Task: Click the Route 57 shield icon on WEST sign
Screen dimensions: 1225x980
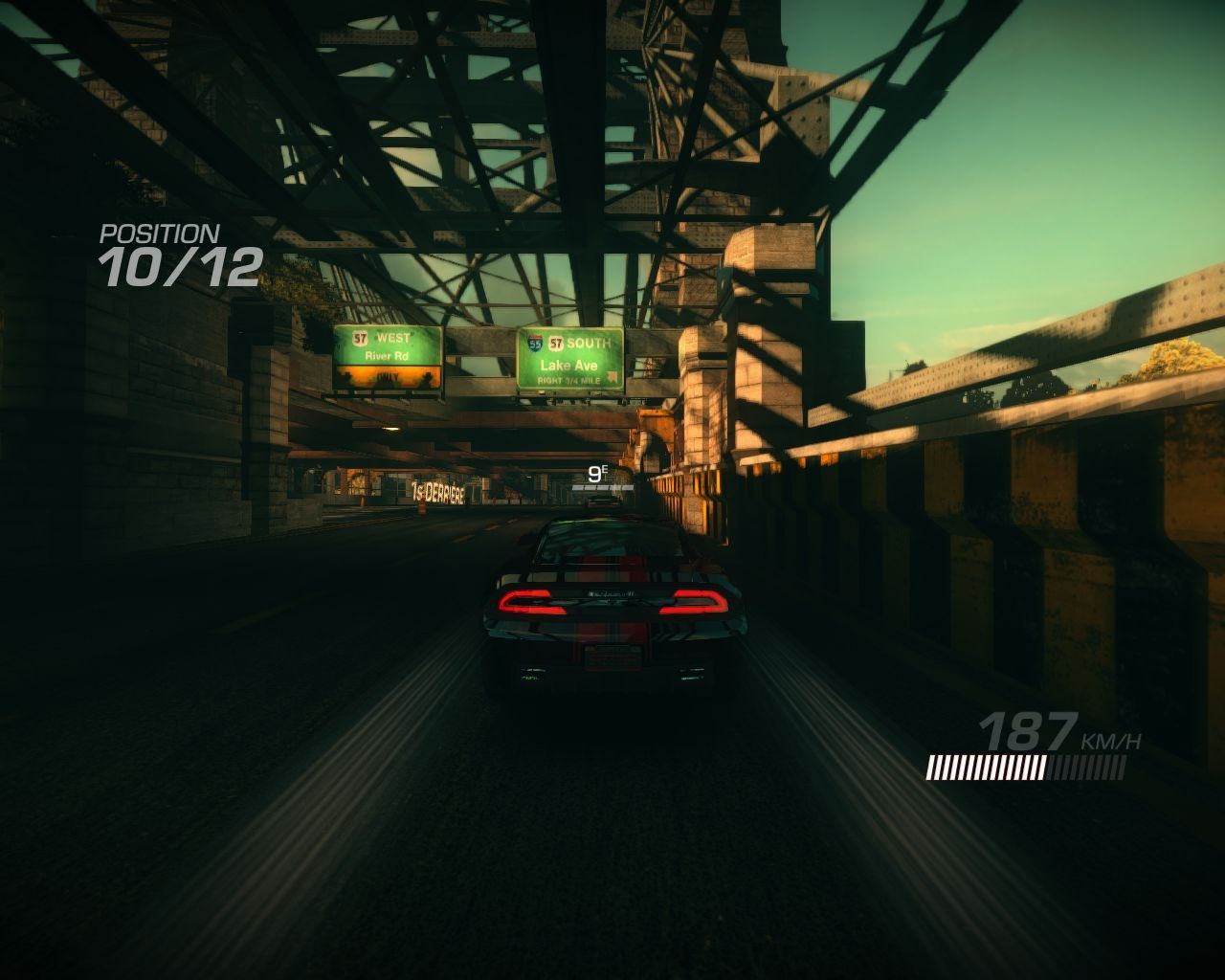Action: (x=360, y=337)
